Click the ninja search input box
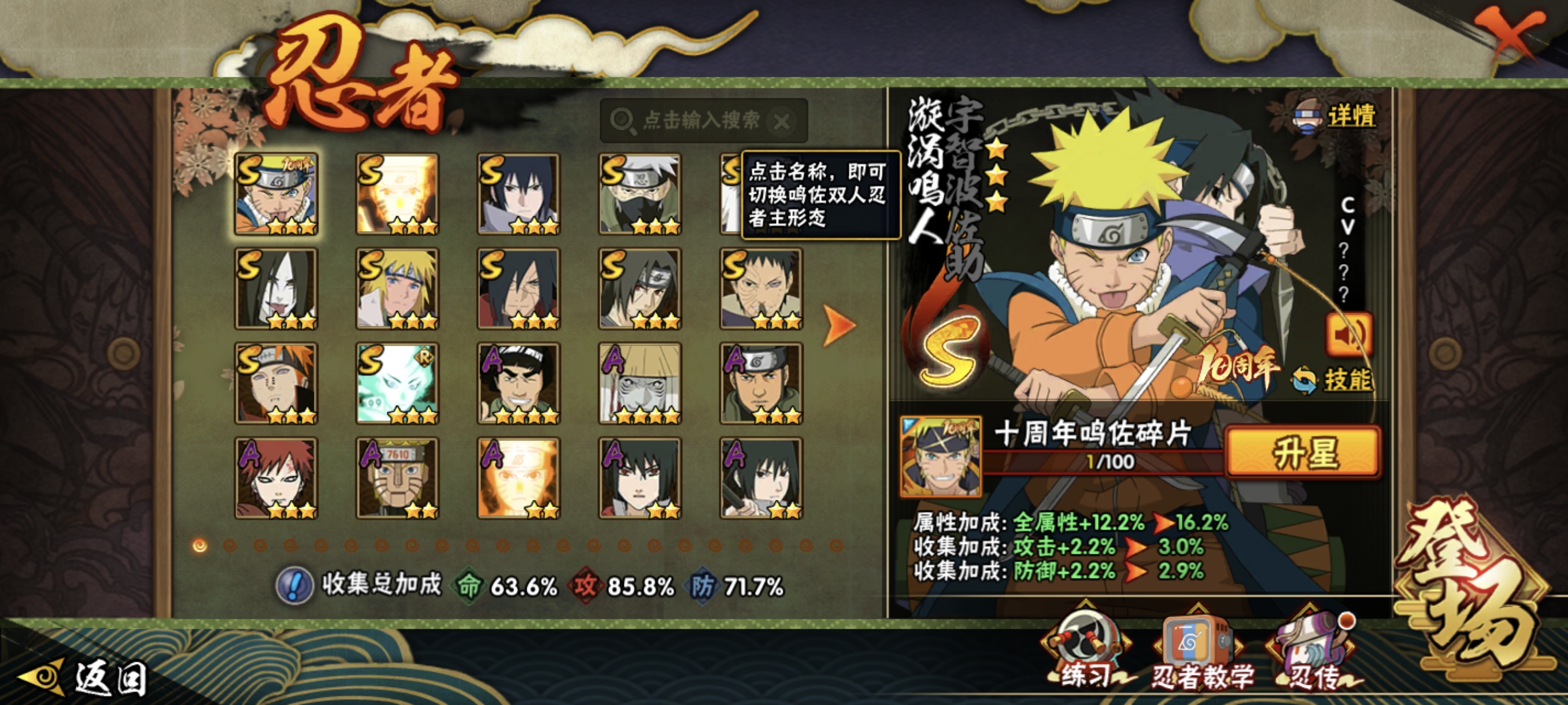 (x=700, y=120)
